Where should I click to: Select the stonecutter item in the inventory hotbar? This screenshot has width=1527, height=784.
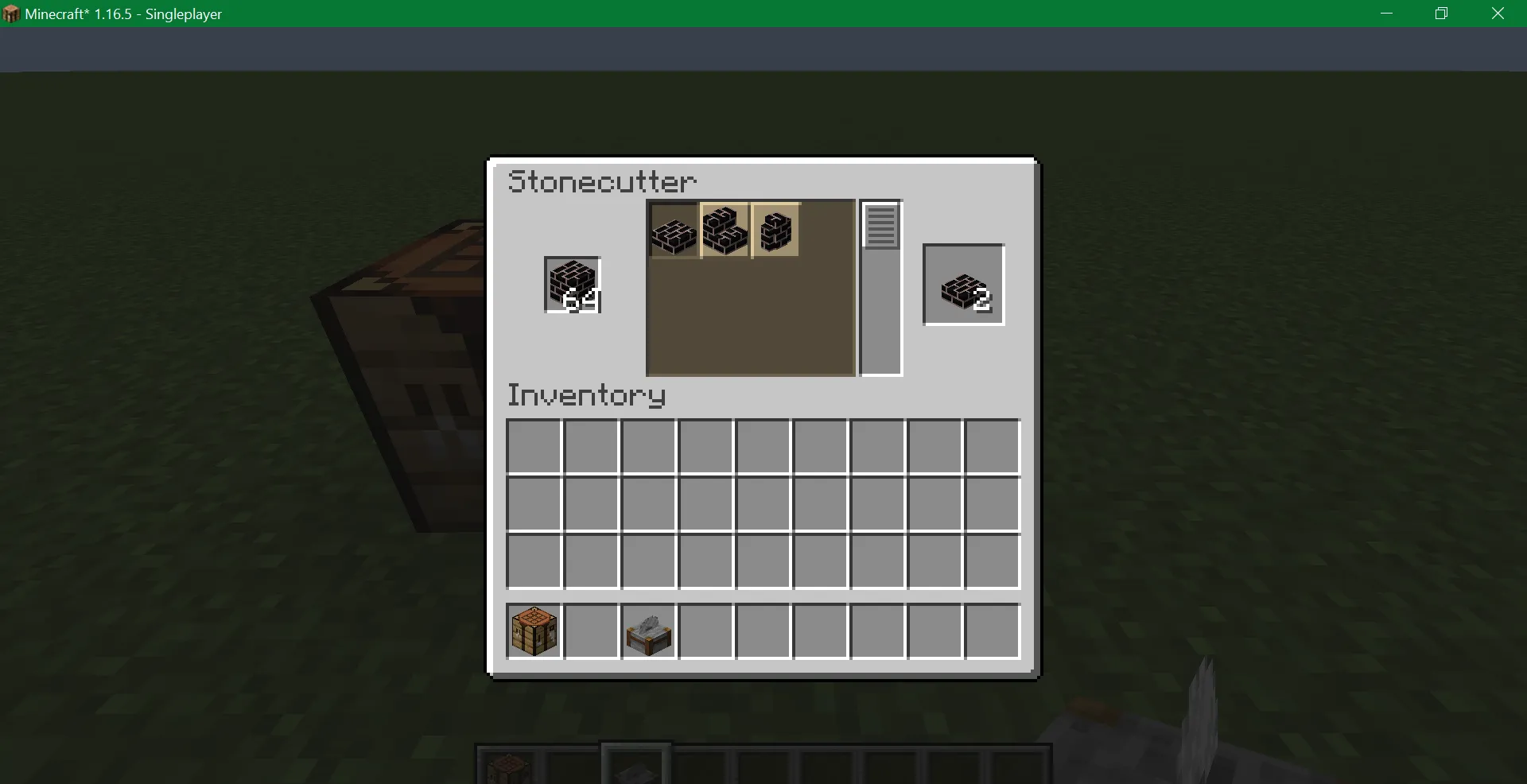(x=647, y=631)
